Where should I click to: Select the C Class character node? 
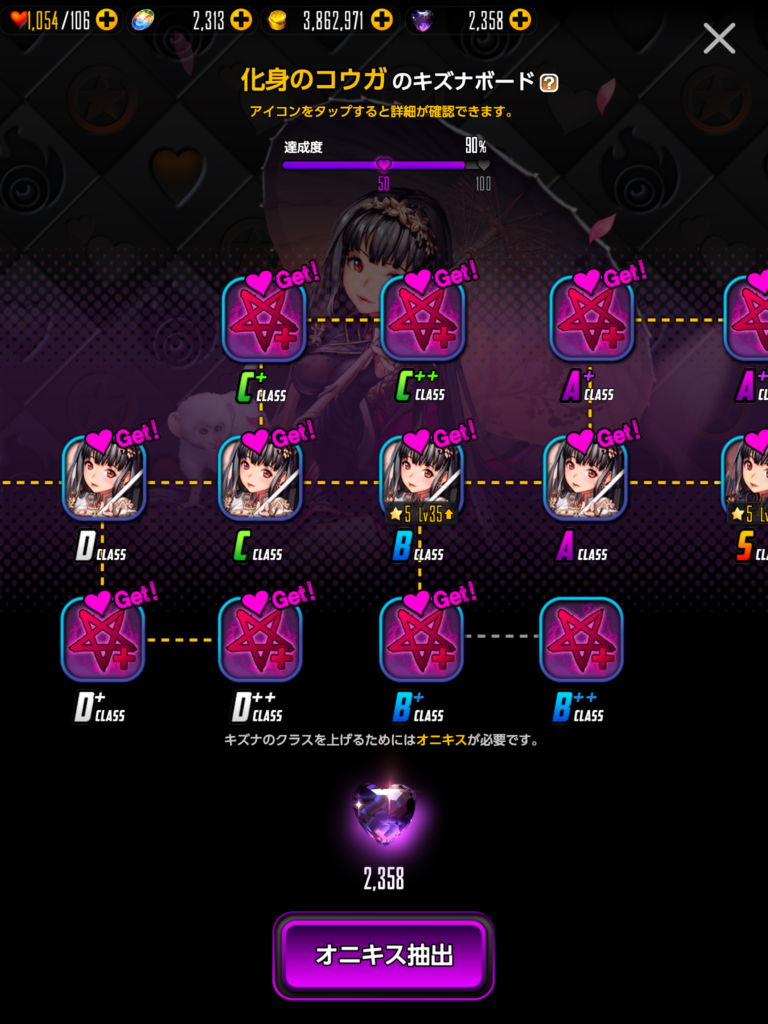click(261, 478)
